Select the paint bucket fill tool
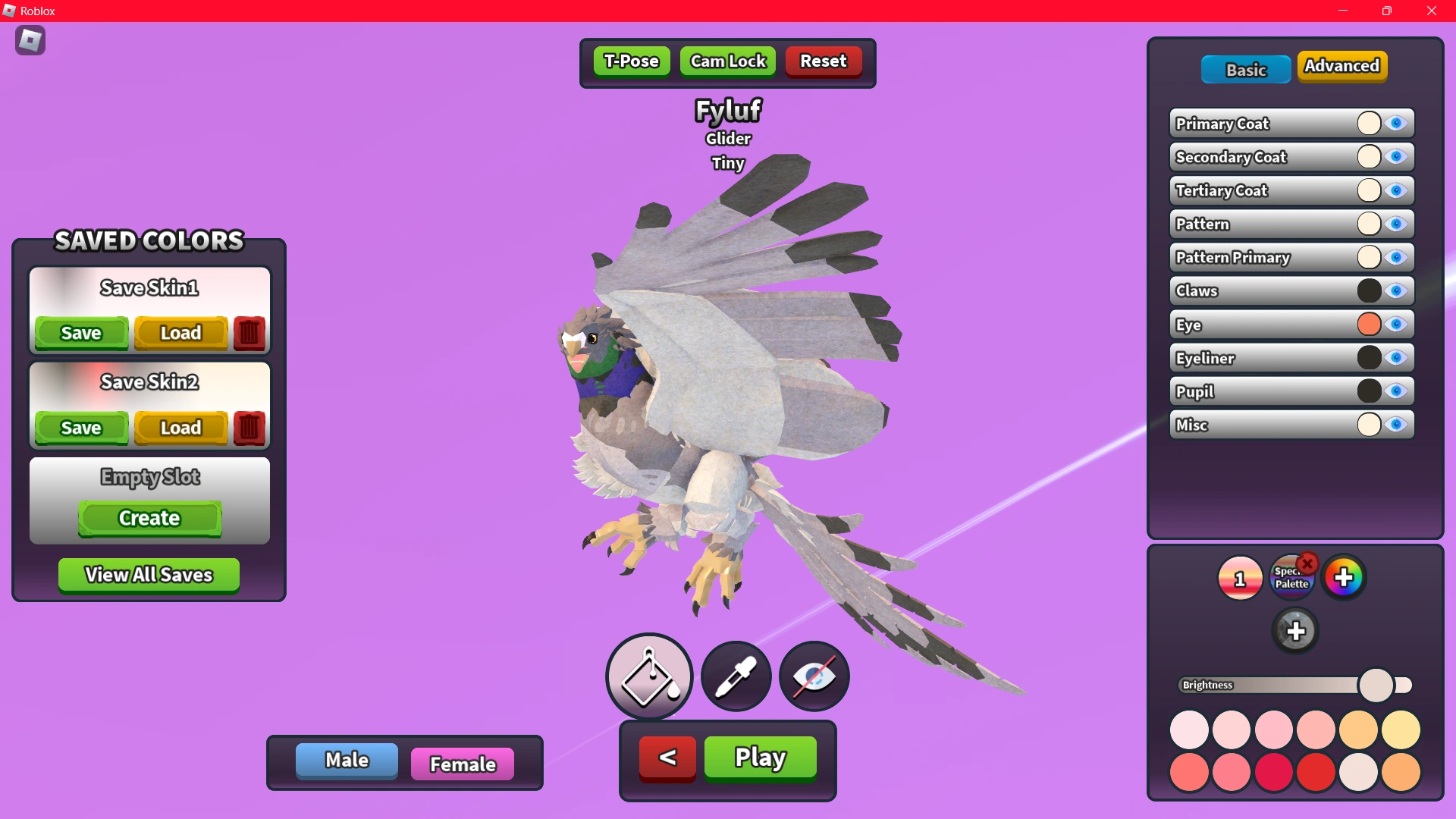Image resolution: width=1456 pixels, height=819 pixels. 648,676
